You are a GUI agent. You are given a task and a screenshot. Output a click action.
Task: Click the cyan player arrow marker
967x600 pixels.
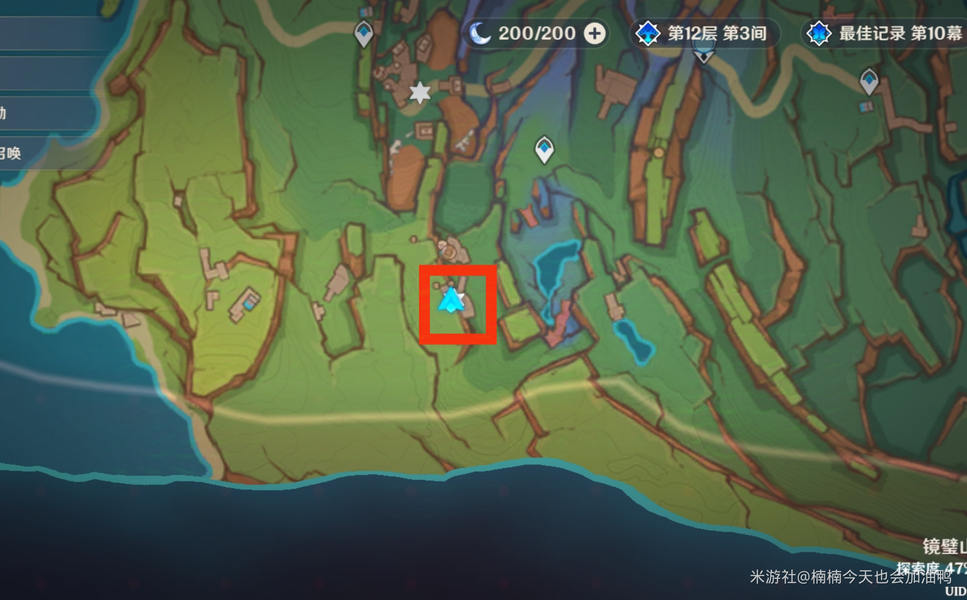tap(452, 299)
